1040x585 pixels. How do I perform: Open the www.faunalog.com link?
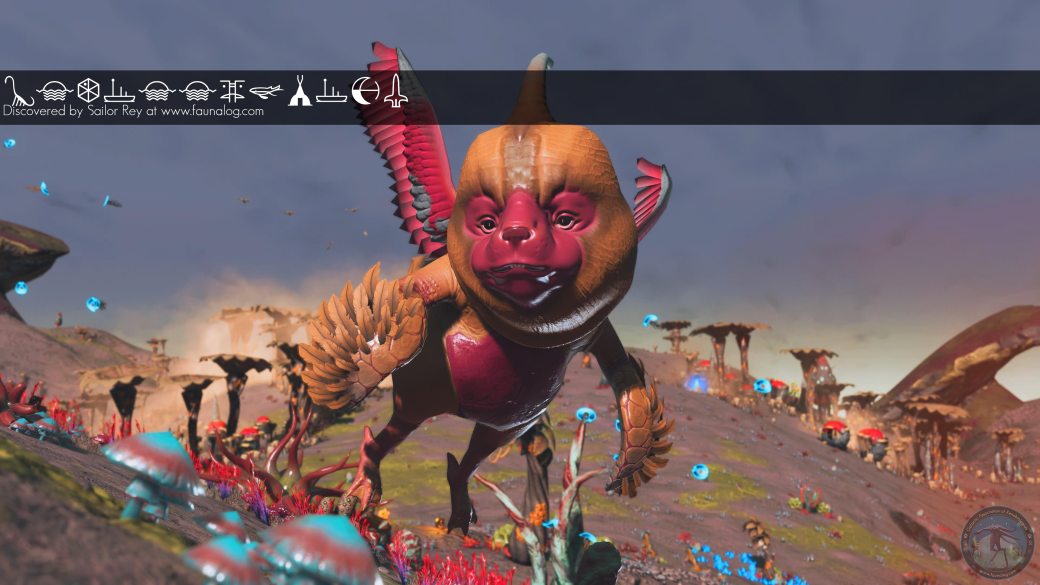[x=212, y=112]
